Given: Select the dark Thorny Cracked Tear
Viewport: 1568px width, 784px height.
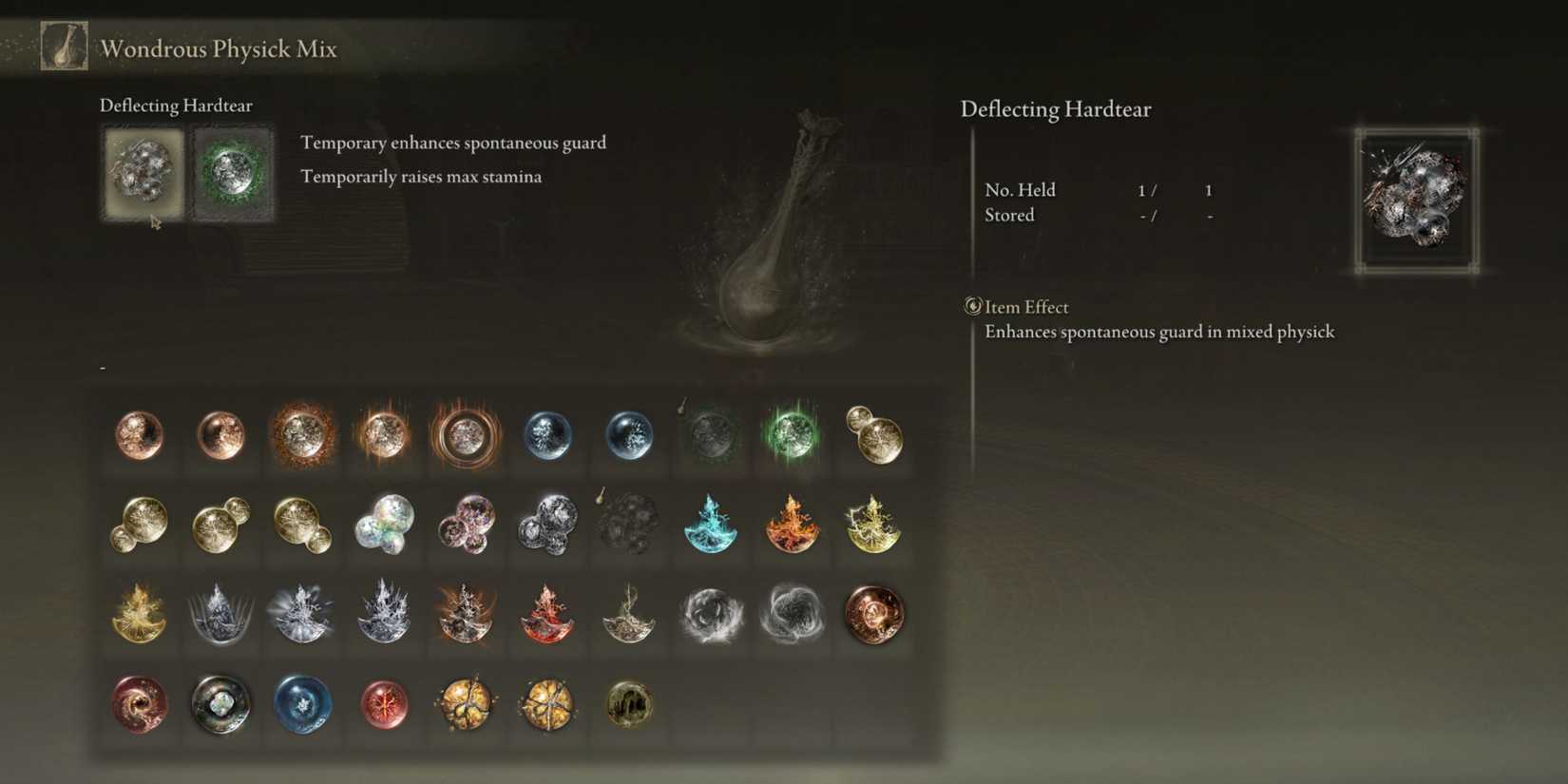Looking at the screenshot, I should pos(629,613).
